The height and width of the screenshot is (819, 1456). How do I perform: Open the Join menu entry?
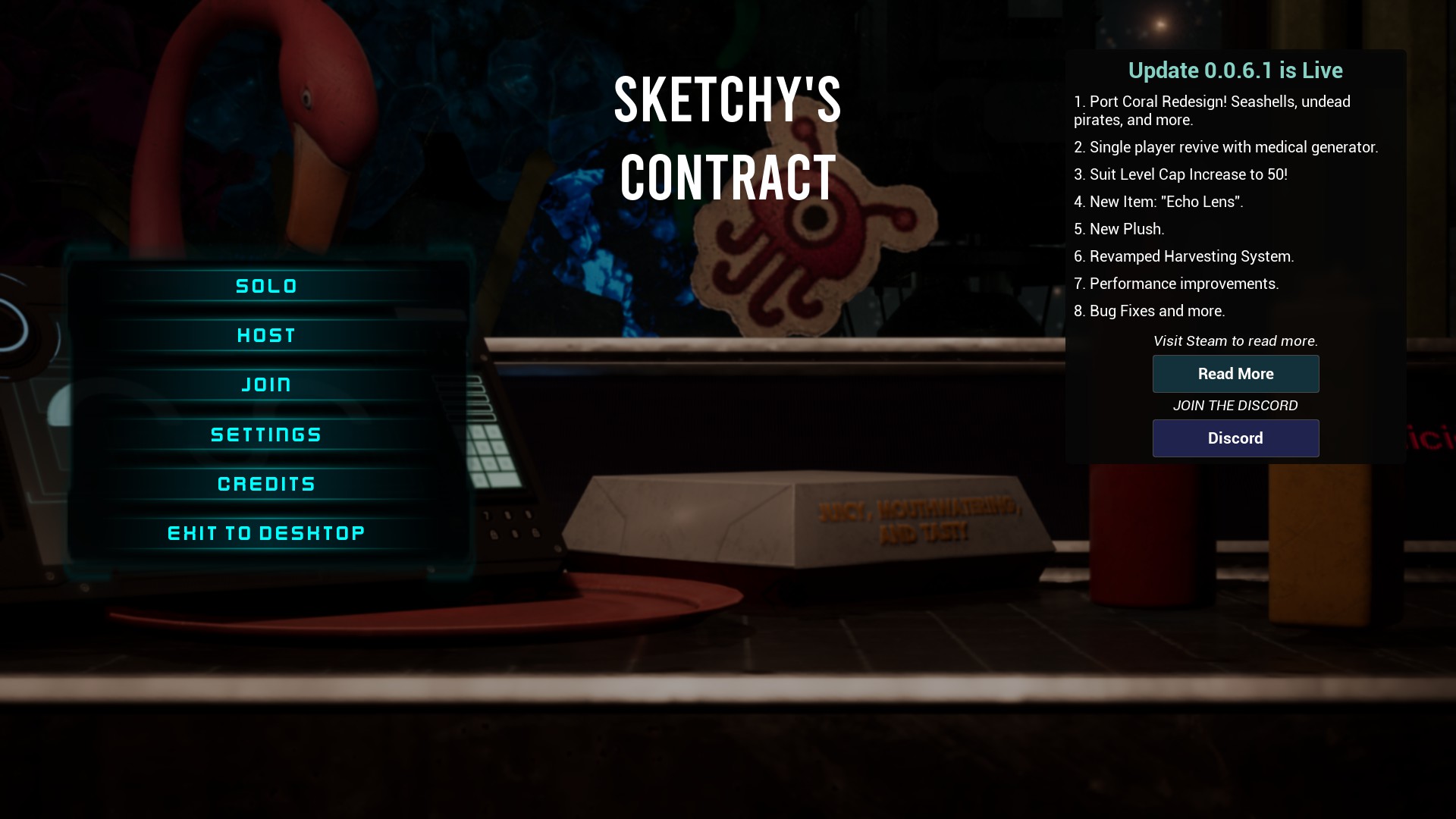265,384
